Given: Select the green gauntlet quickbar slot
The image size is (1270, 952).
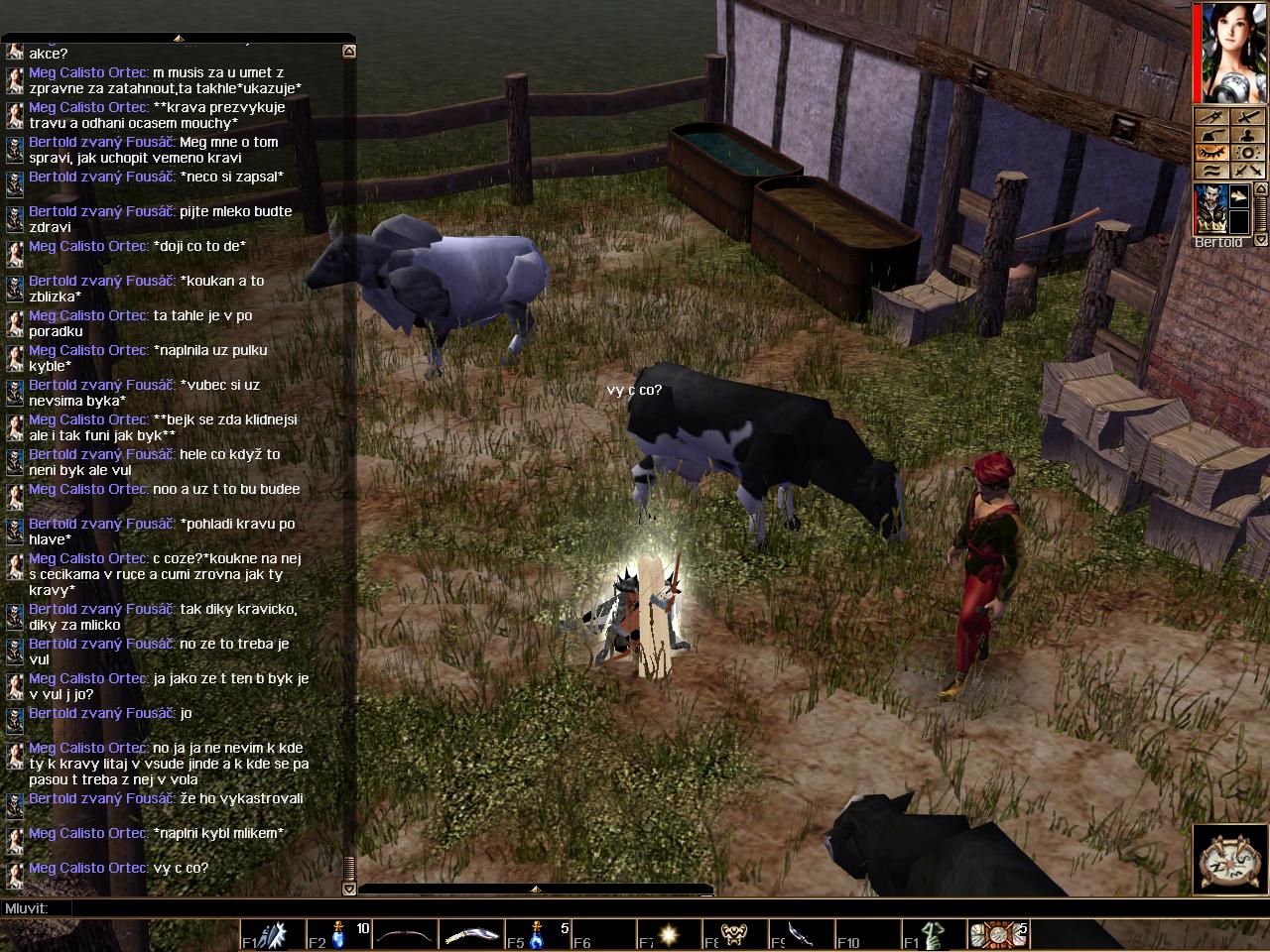Looking at the screenshot, I should click(x=932, y=935).
